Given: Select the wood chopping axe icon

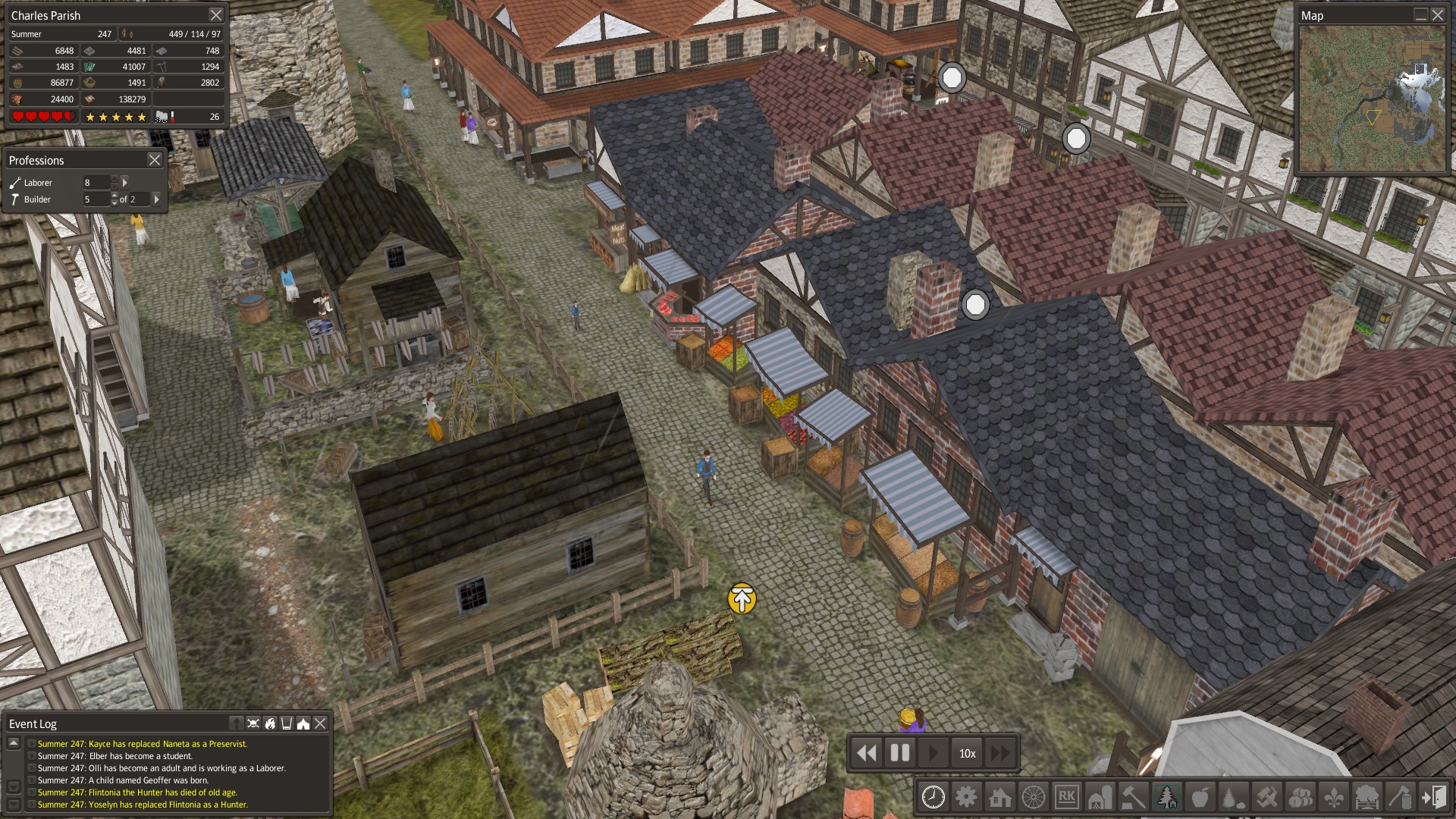Looking at the screenshot, I should 1402,798.
